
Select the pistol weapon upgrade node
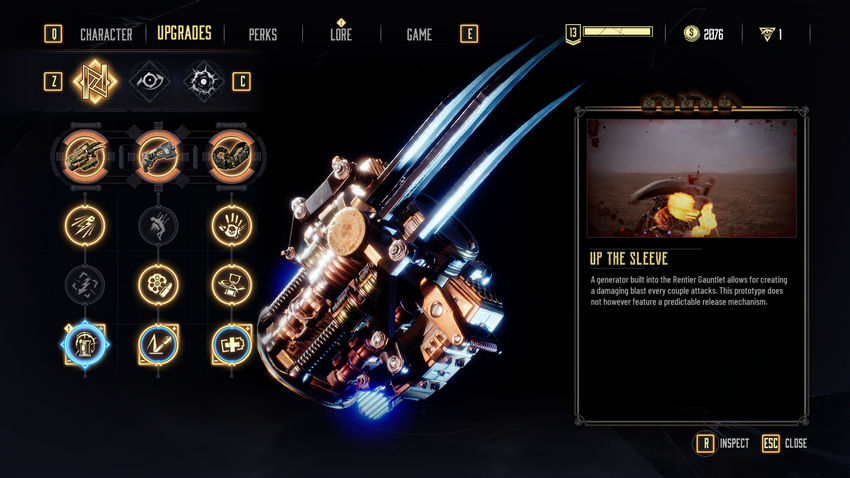click(159, 155)
